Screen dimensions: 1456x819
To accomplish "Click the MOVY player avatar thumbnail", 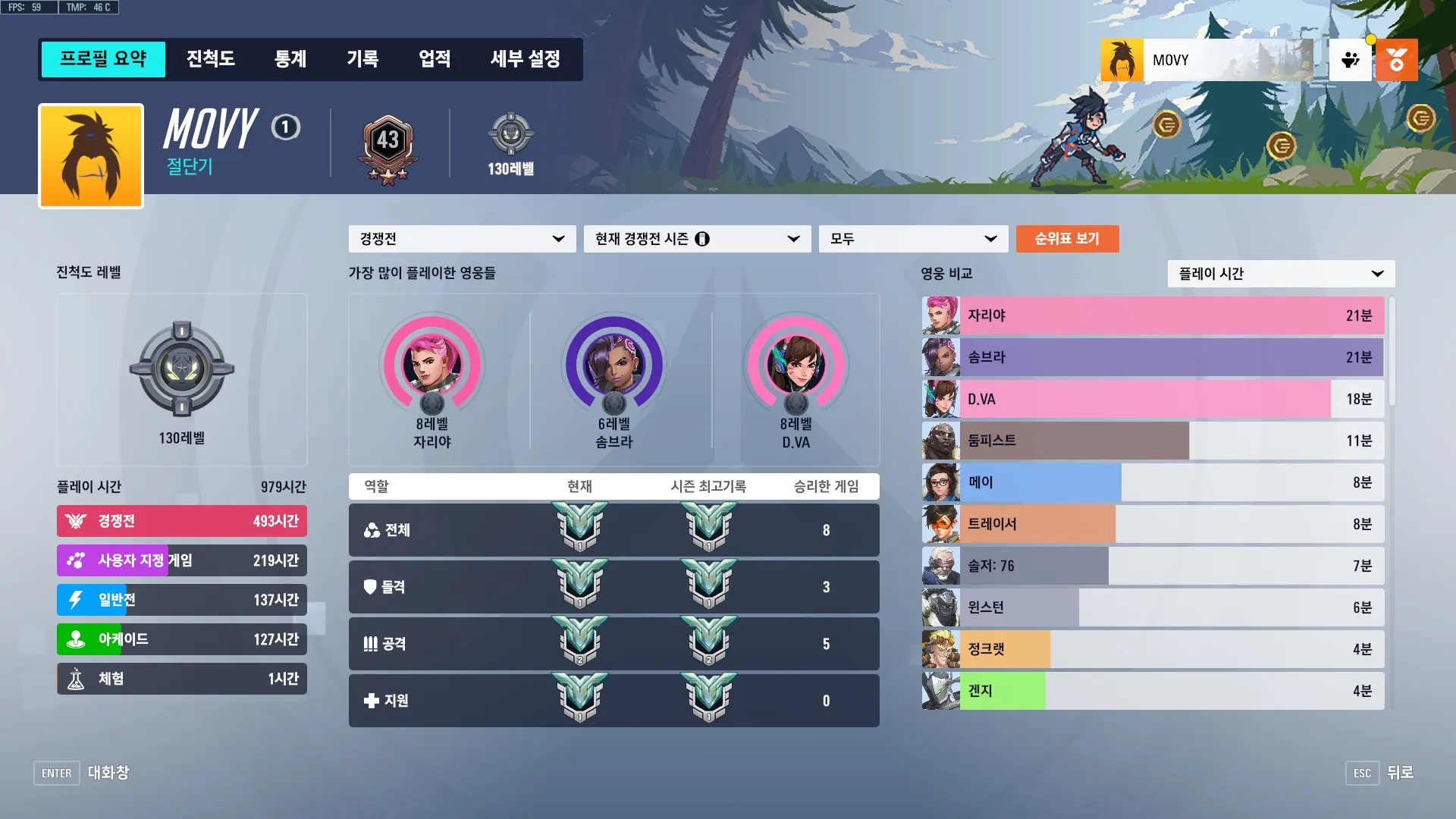I will point(1122,59).
